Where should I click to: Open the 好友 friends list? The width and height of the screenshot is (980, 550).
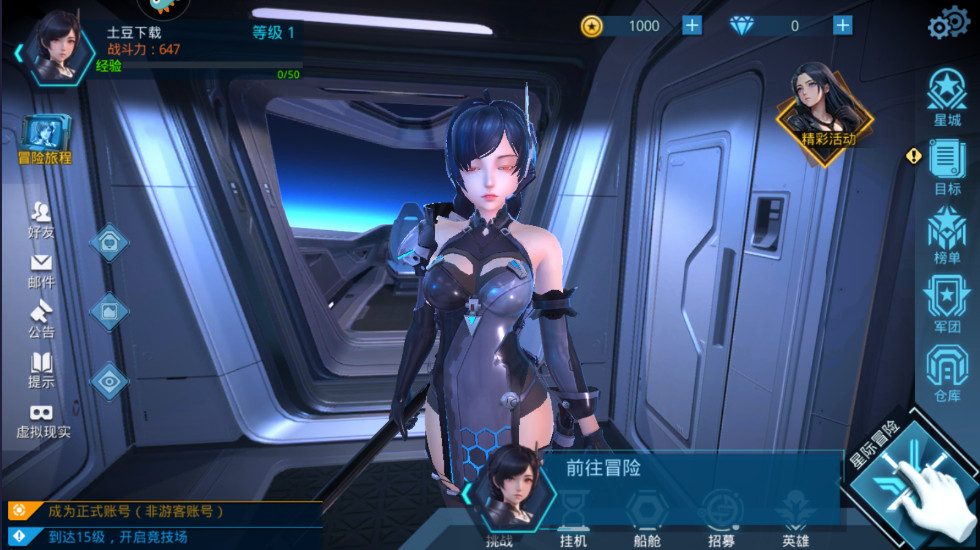pyautogui.click(x=42, y=219)
